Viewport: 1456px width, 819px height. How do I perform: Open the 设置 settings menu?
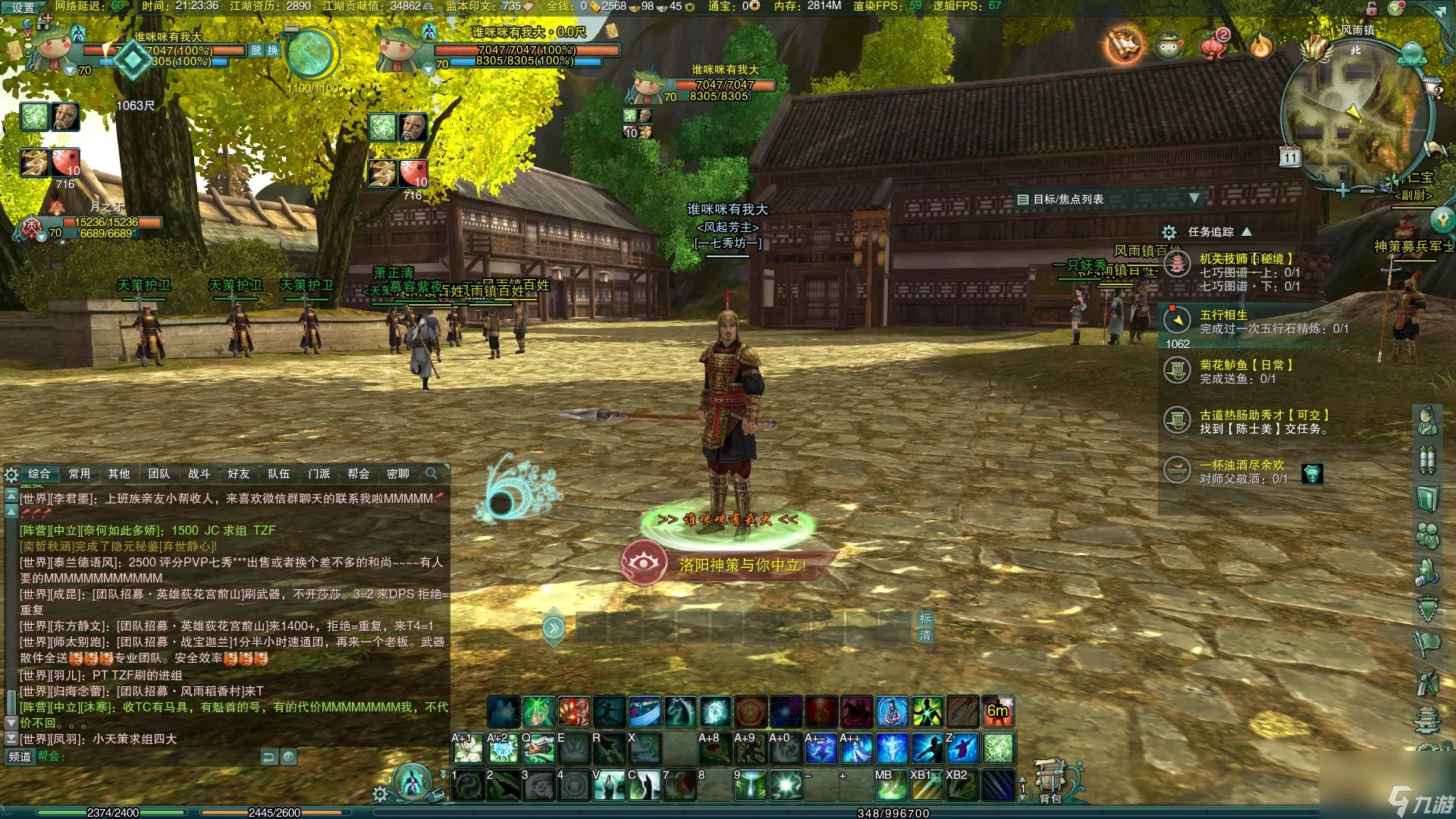[x=23, y=8]
